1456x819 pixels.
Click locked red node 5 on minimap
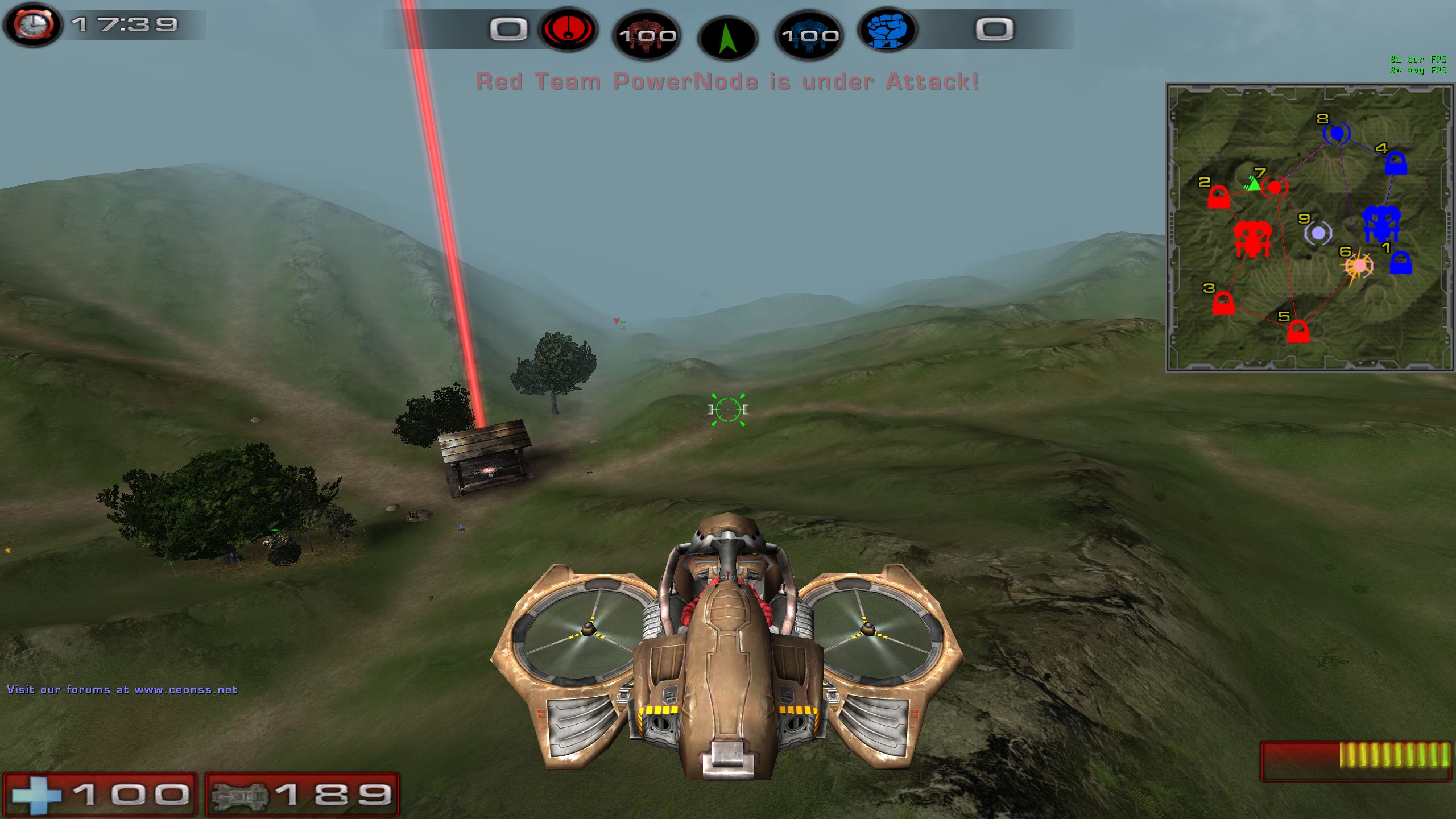coord(1298,332)
